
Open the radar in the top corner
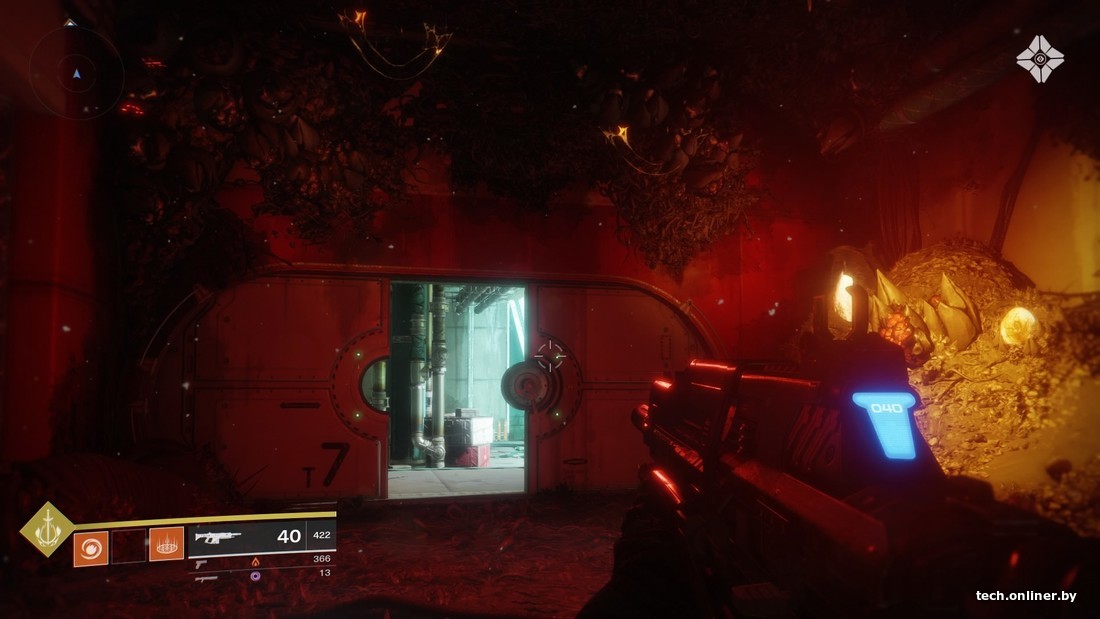(x=76, y=72)
